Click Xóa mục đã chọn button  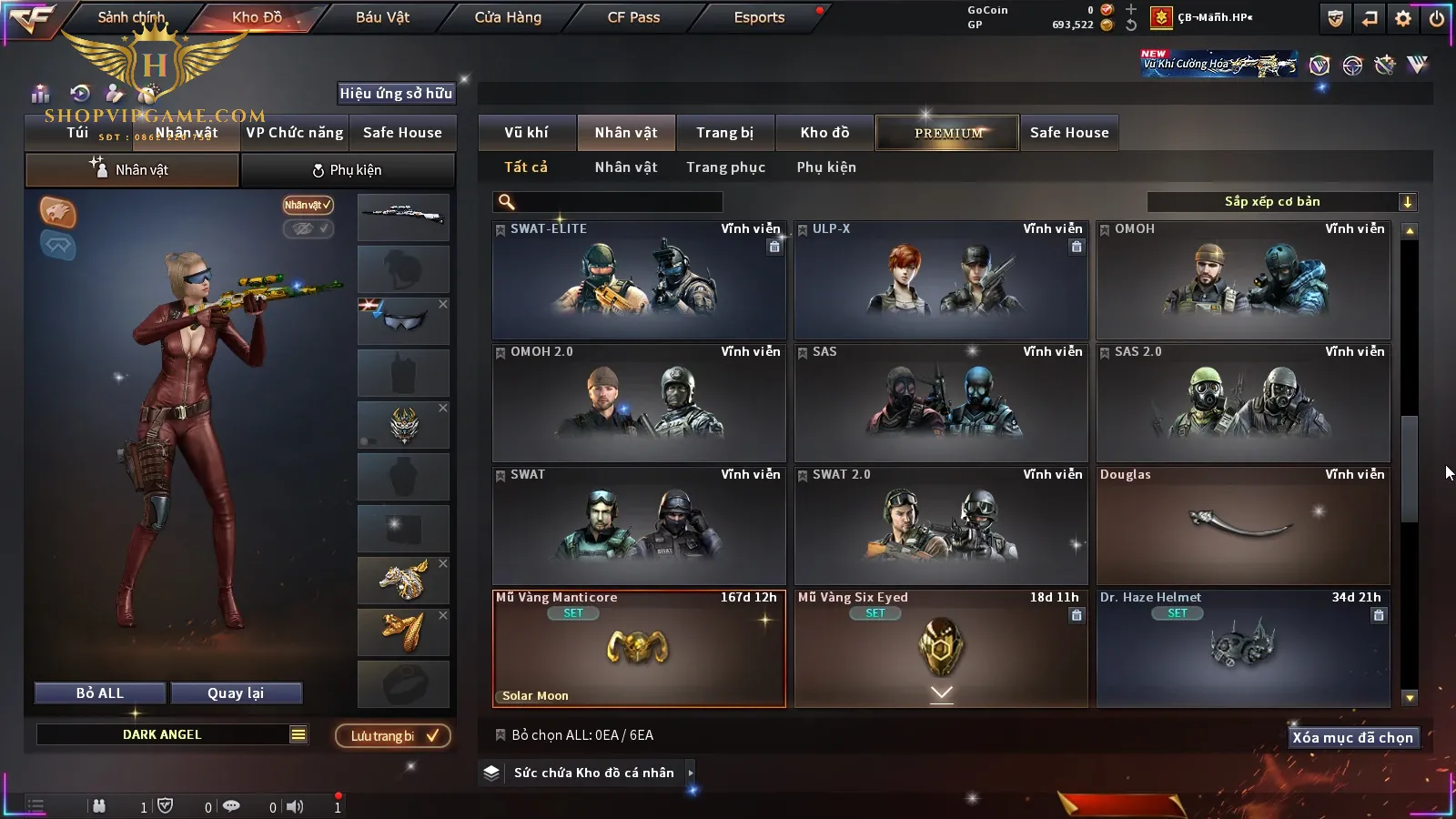click(1352, 737)
